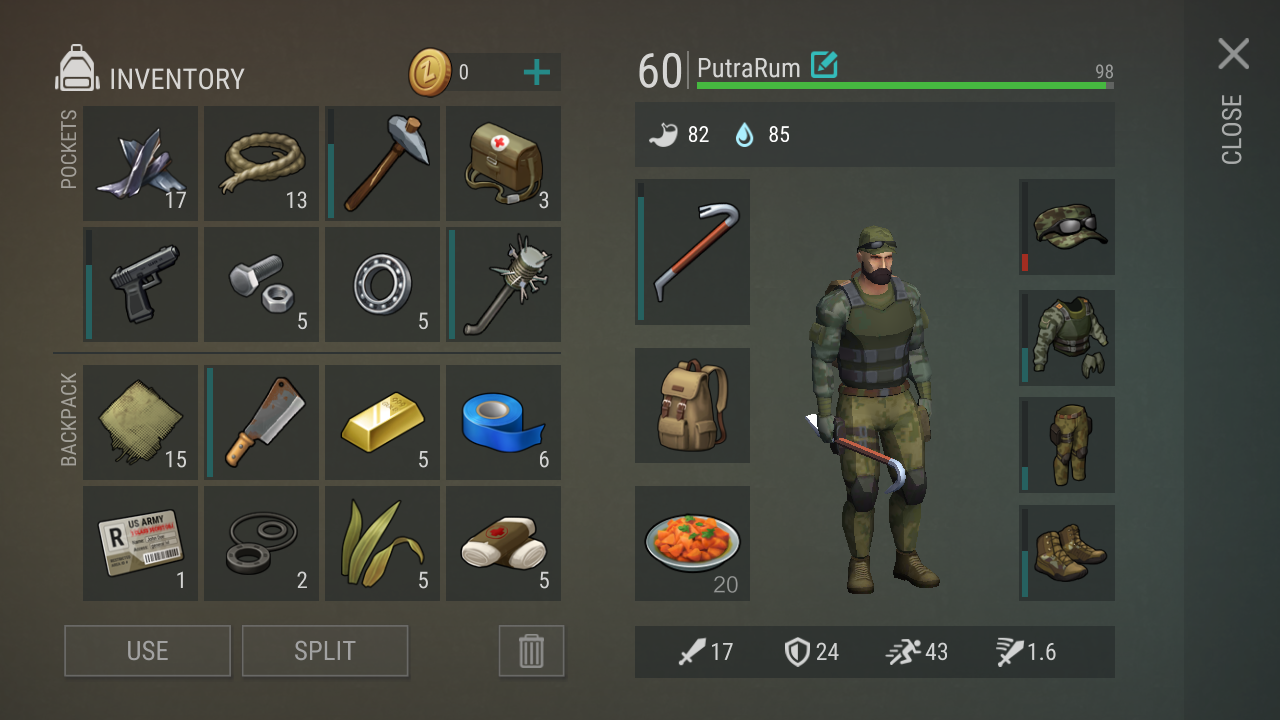This screenshot has width=1280, height=720.
Task: Edit the player name PutraRum
Action: (x=824, y=66)
